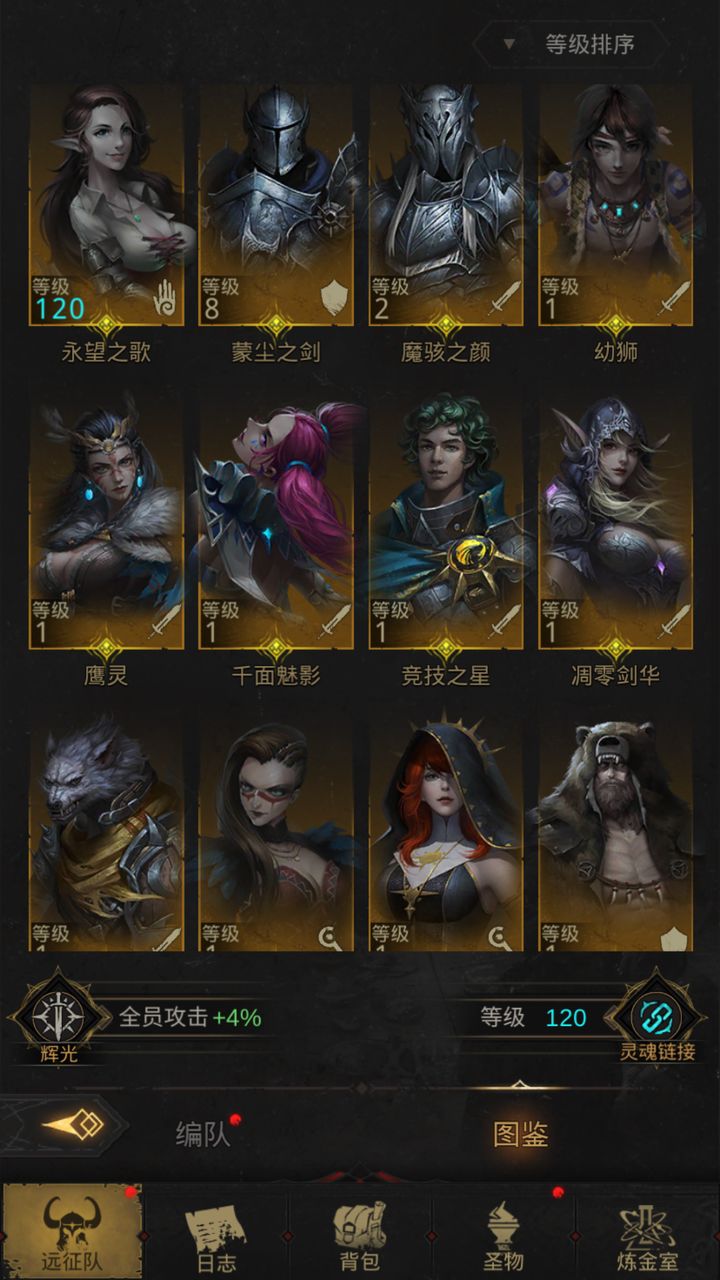
Task: Switch to the 图鉴 tab
Action: 520,1134
